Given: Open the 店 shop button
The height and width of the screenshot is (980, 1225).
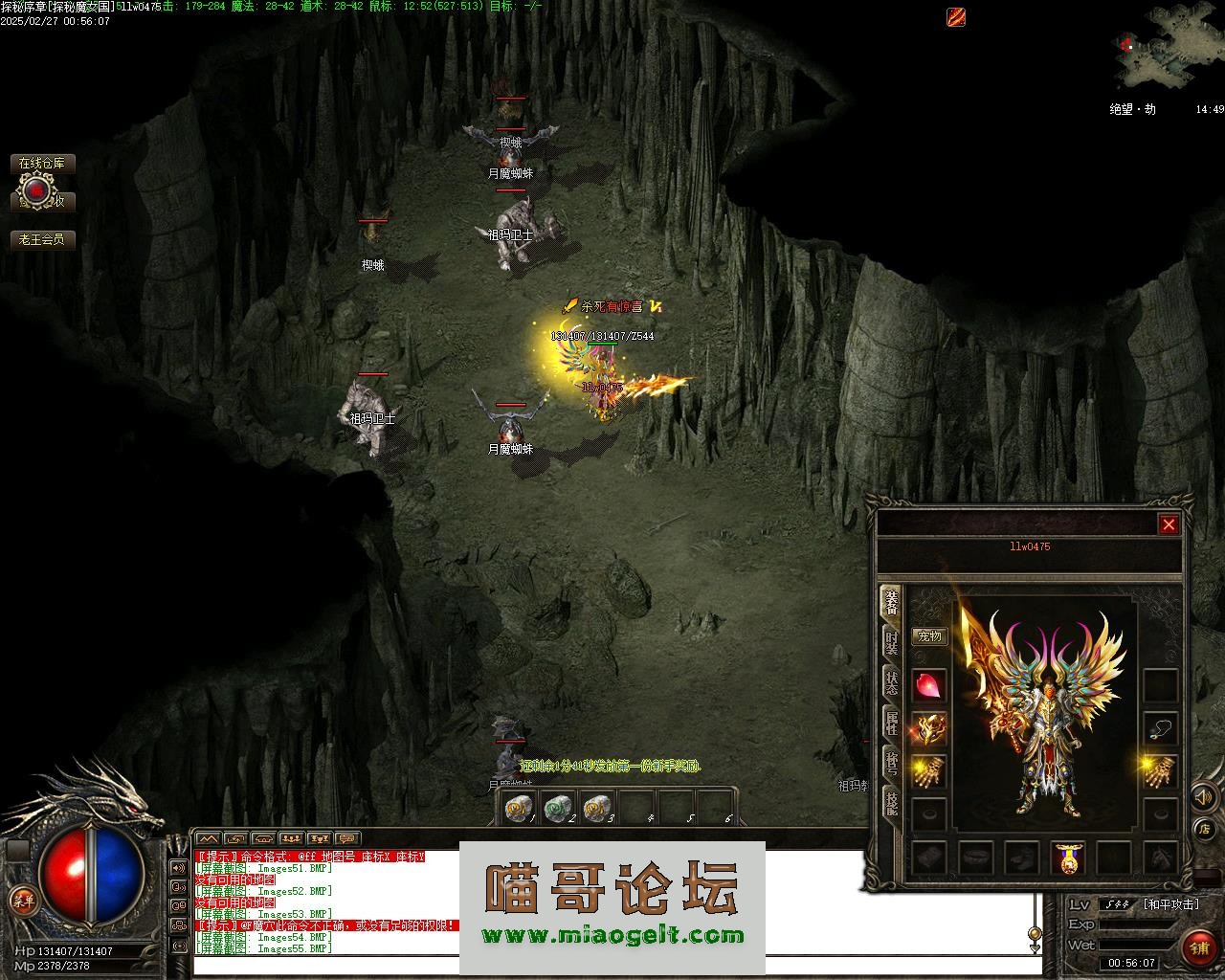Looking at the screenshot, I should click(x=1205, y=829).
